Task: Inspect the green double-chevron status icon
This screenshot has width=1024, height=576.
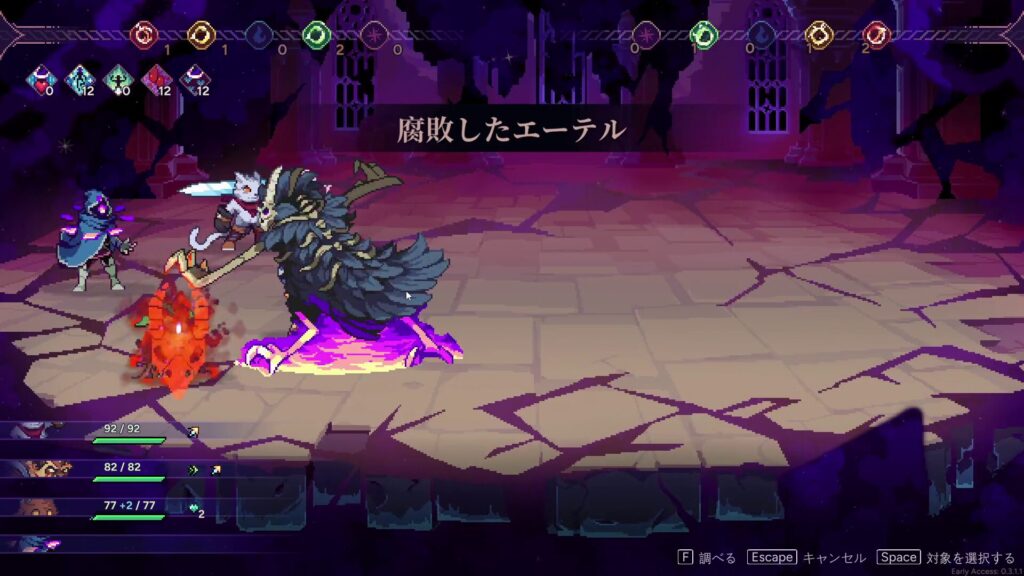Action: 193,469
